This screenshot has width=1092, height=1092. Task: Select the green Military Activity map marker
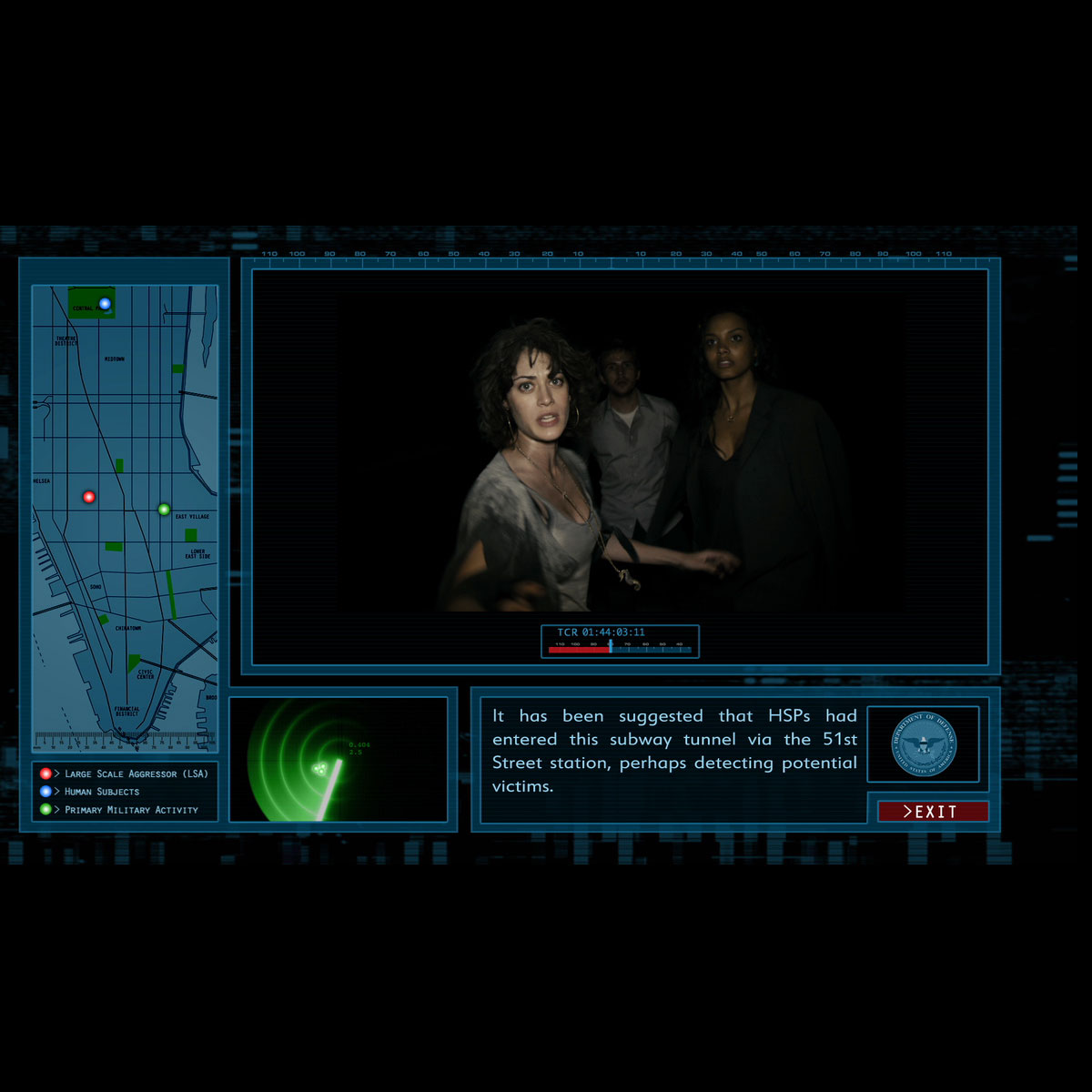(x=164, y=510)
